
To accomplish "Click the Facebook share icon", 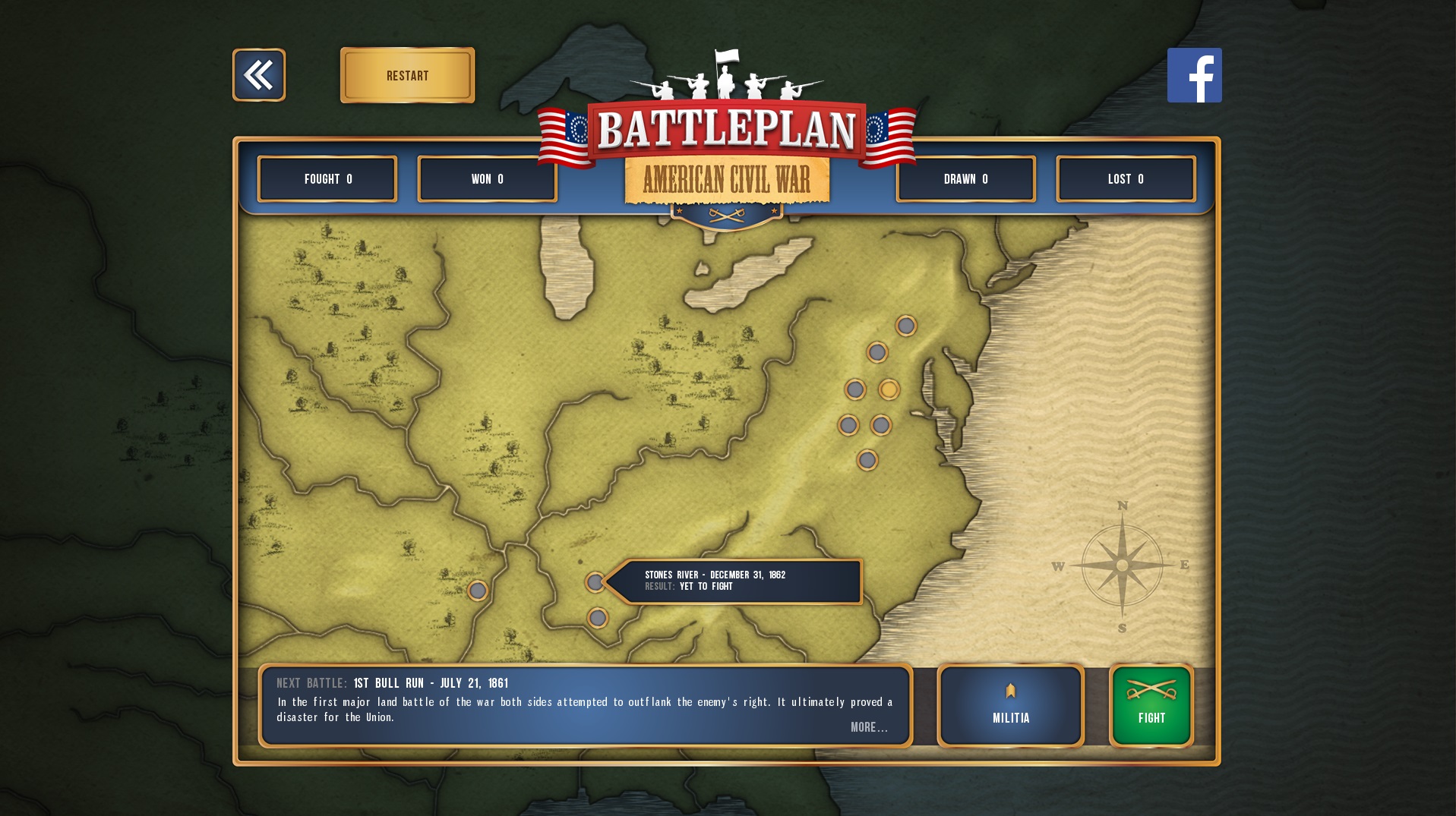I will coord(1194,75).
